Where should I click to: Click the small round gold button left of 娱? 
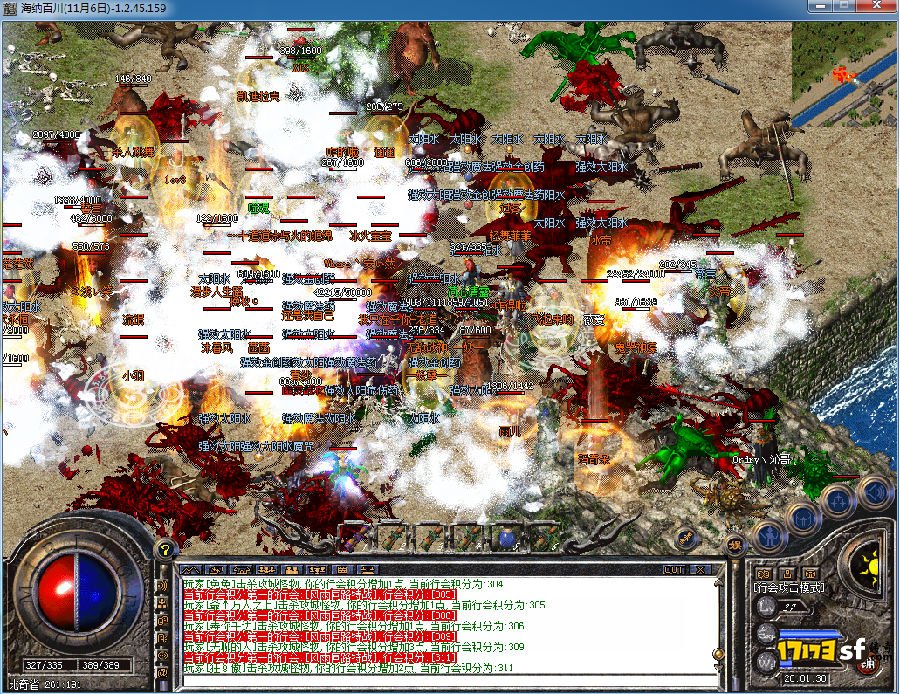click(686, 538)
